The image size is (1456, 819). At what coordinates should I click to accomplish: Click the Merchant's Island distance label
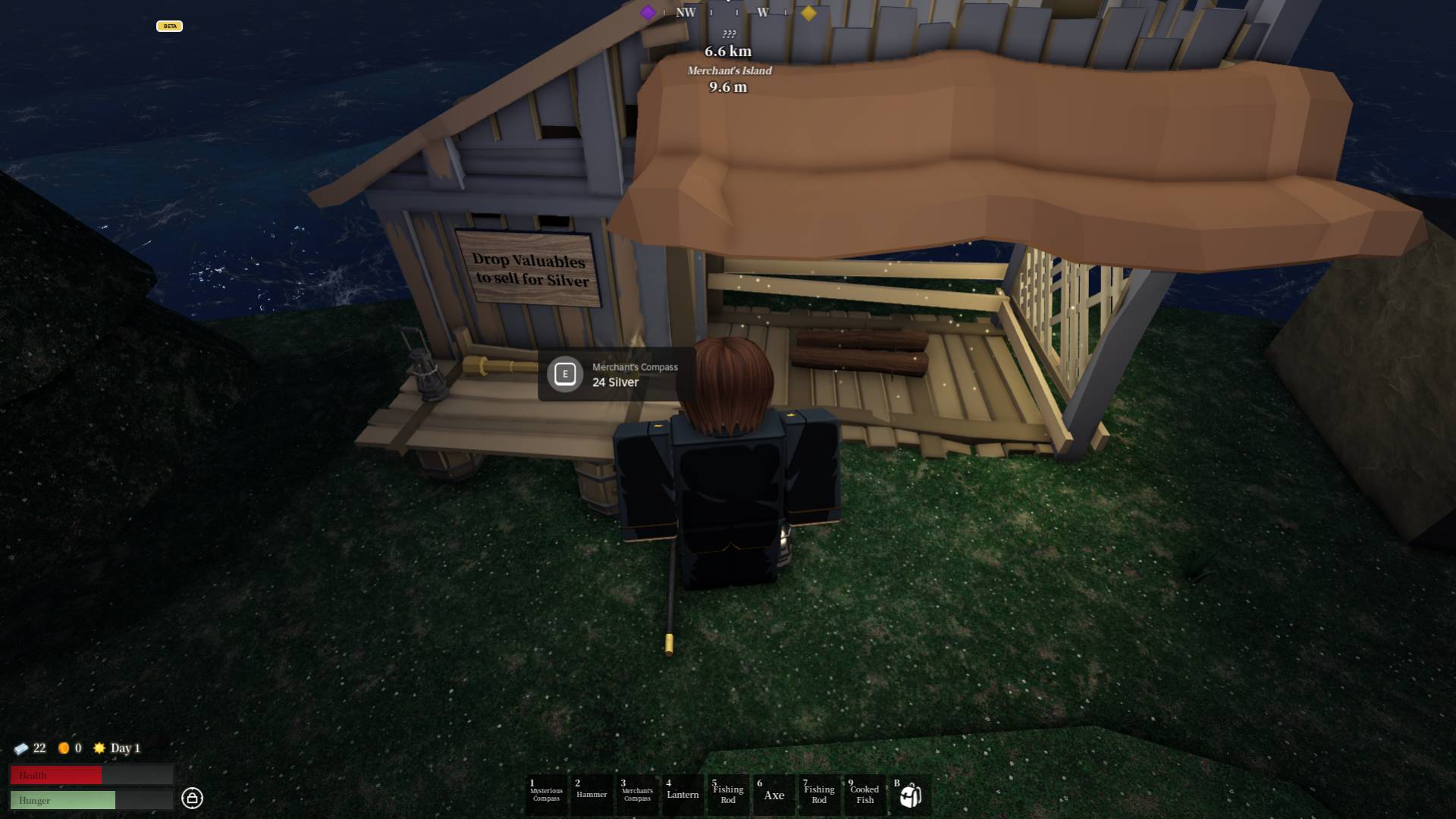coord(728,71)
